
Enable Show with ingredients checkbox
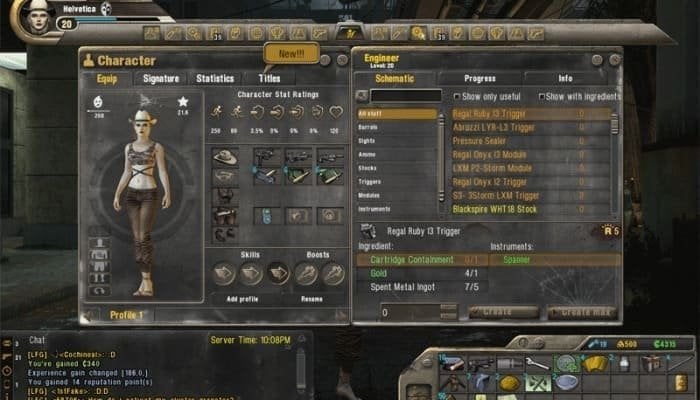[x=541, y=97]
